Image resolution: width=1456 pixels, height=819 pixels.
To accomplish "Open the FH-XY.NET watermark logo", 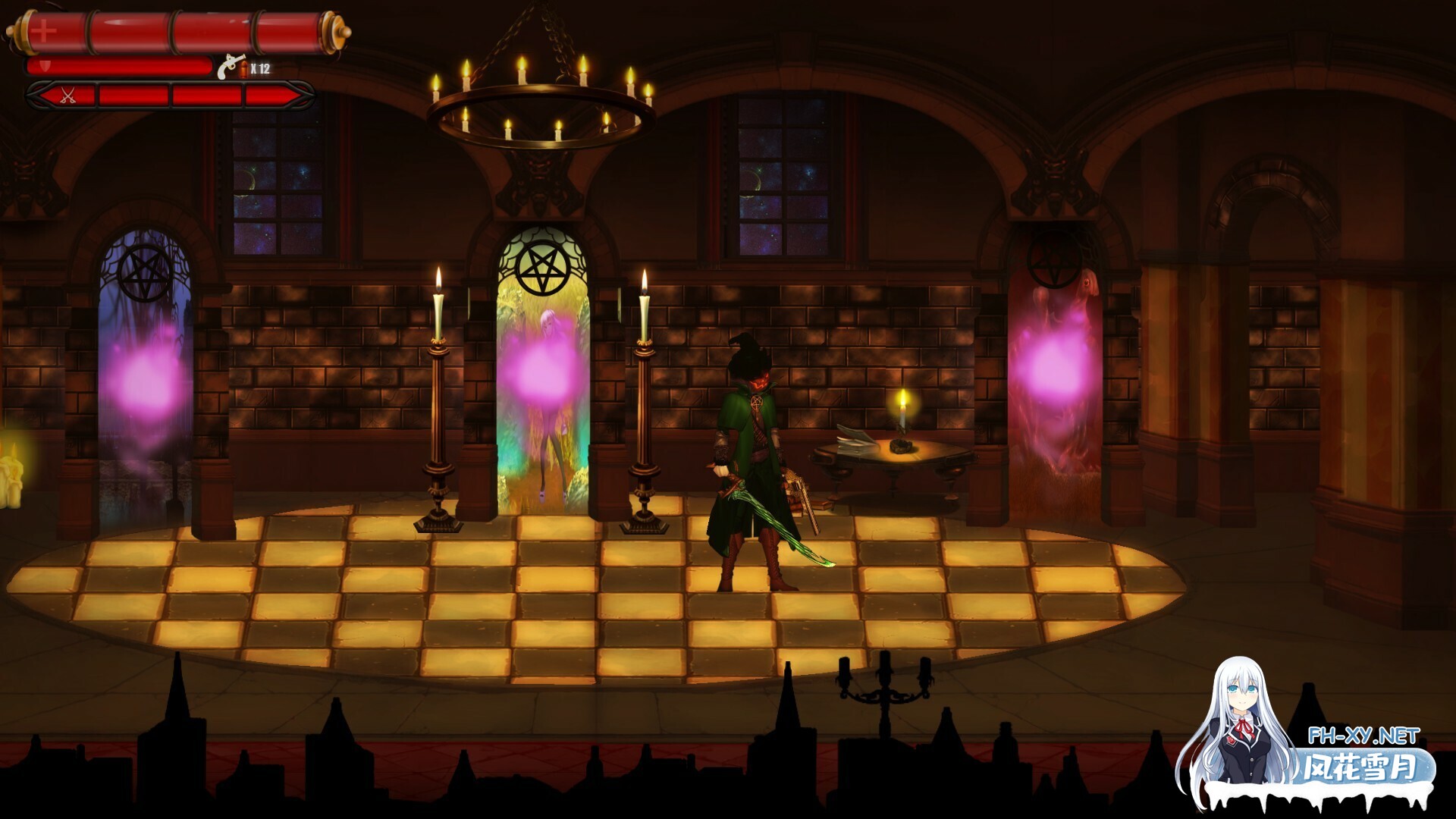I will pyautogui.click(x=1362, y=736).
